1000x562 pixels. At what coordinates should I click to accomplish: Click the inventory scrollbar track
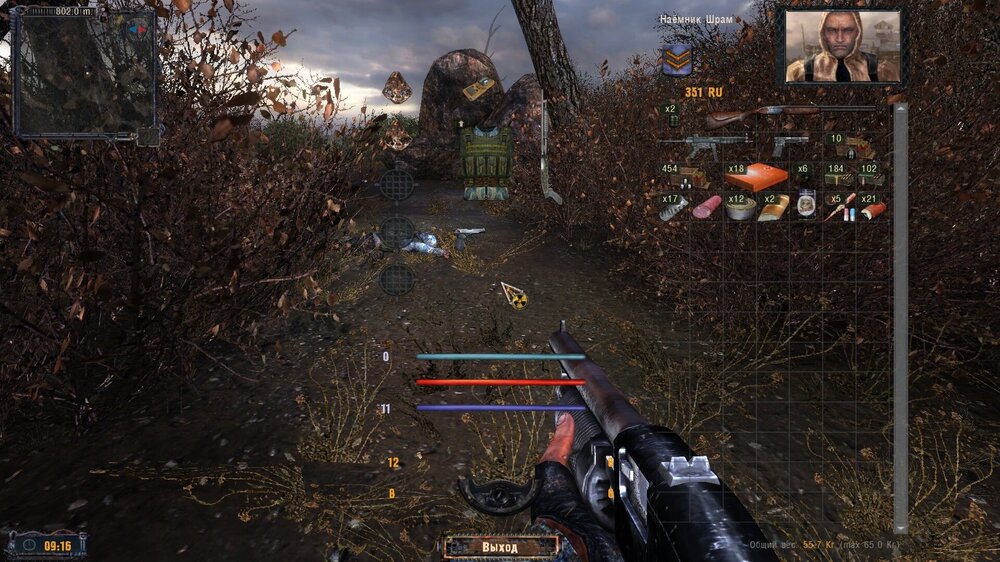click(x=900, y=320)
